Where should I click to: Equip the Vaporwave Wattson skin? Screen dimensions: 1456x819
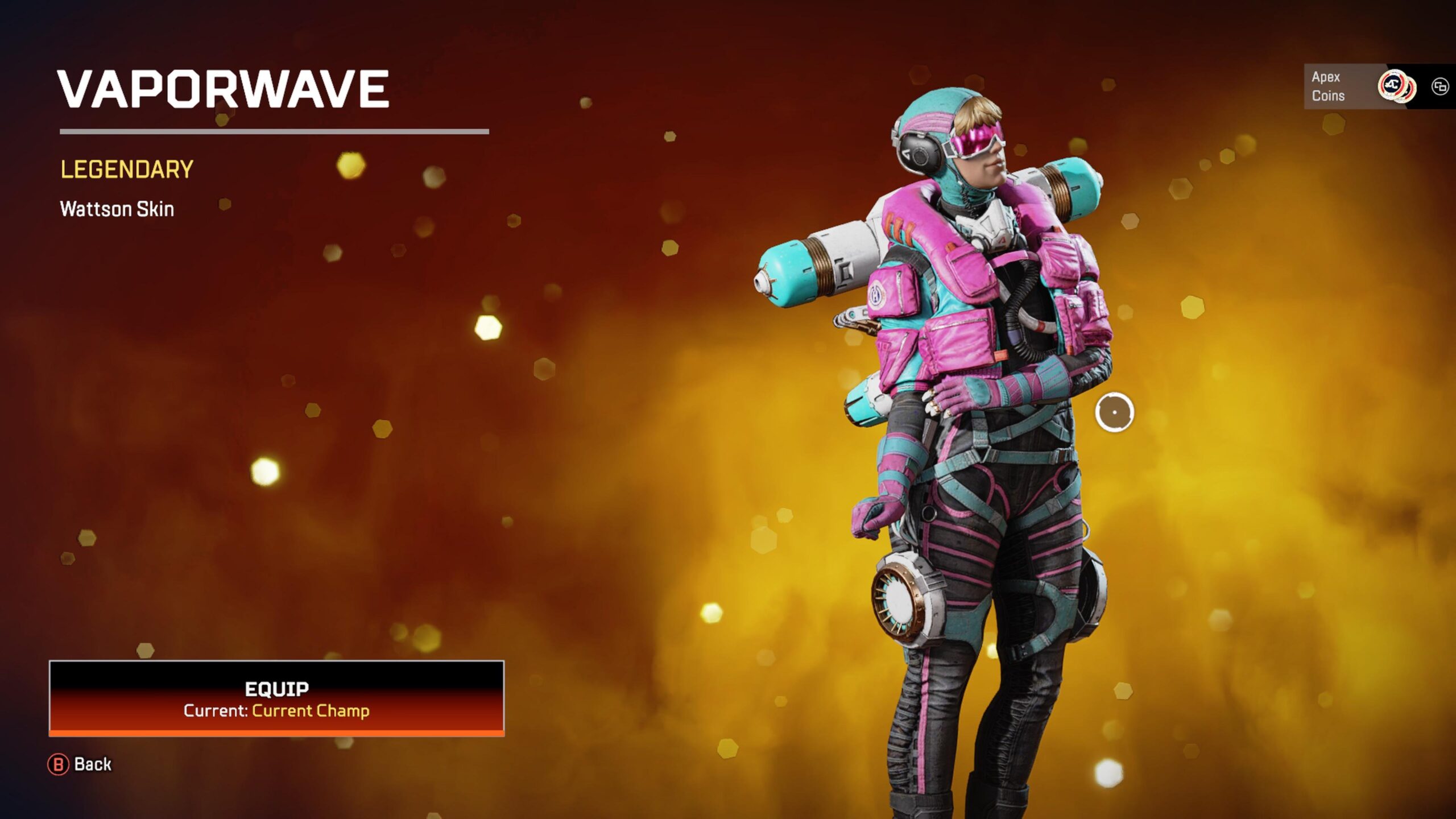click(x=276, y=698)
